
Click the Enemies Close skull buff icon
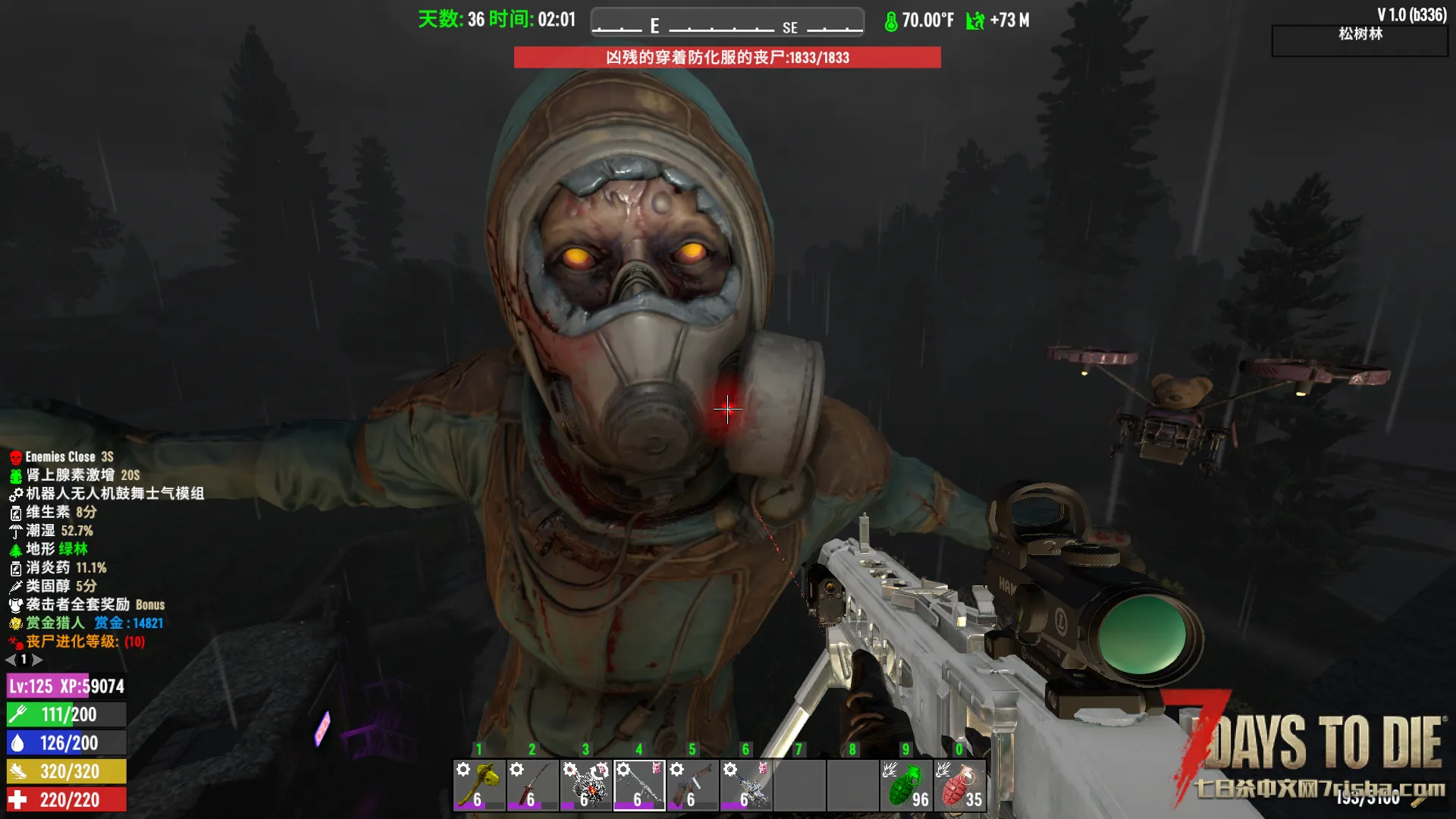(15, 457)
